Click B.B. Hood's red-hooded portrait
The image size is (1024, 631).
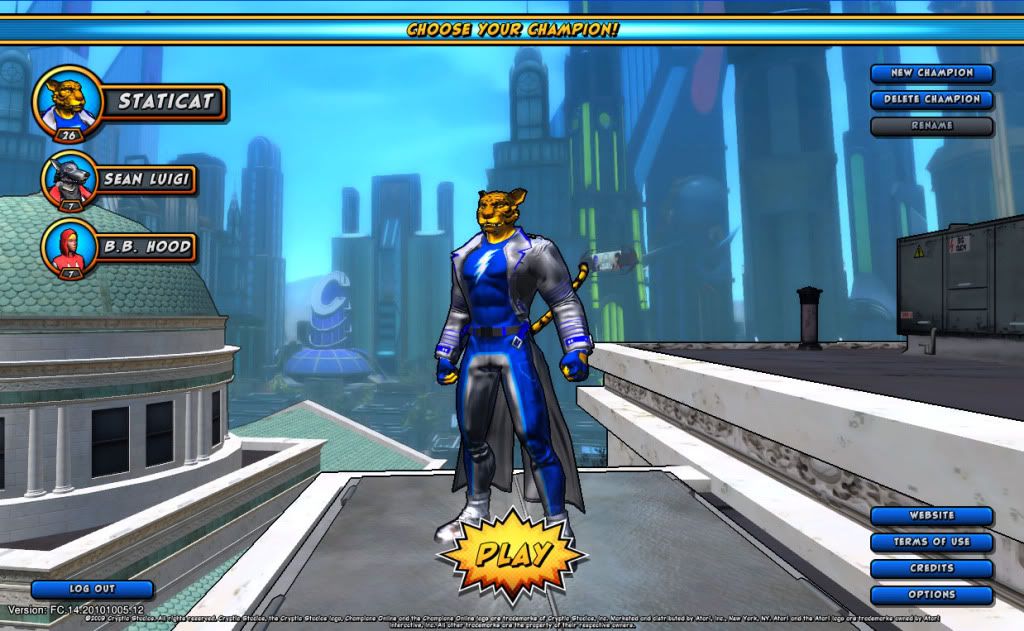(x=69, y=246)
